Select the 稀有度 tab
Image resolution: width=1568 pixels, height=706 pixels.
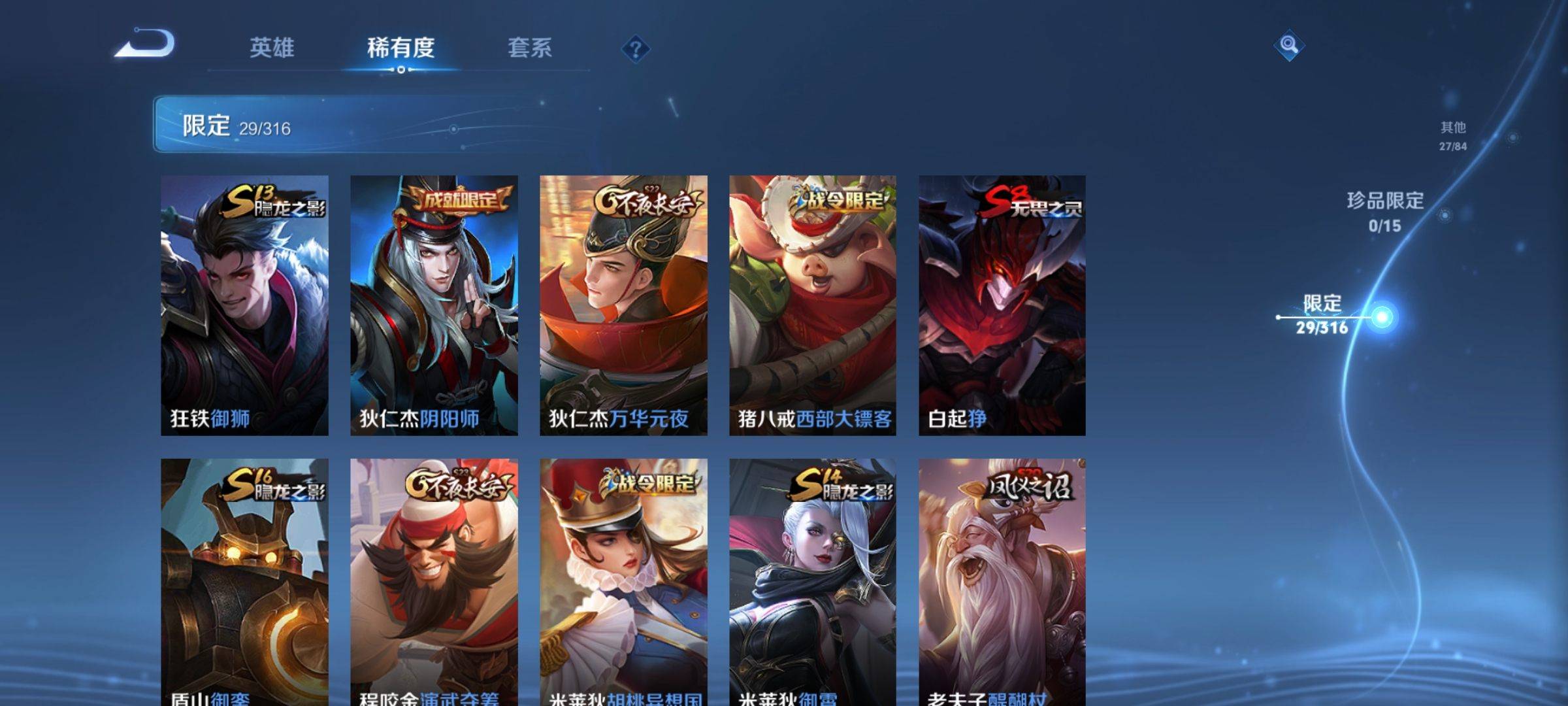click(x=400, y=48)
